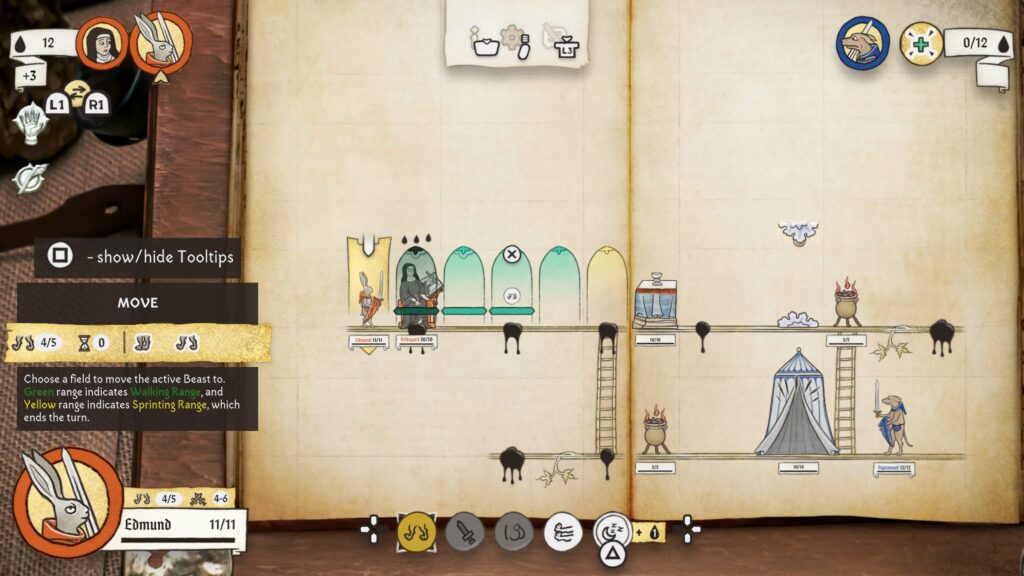Activate the white gust push ability

563,531
